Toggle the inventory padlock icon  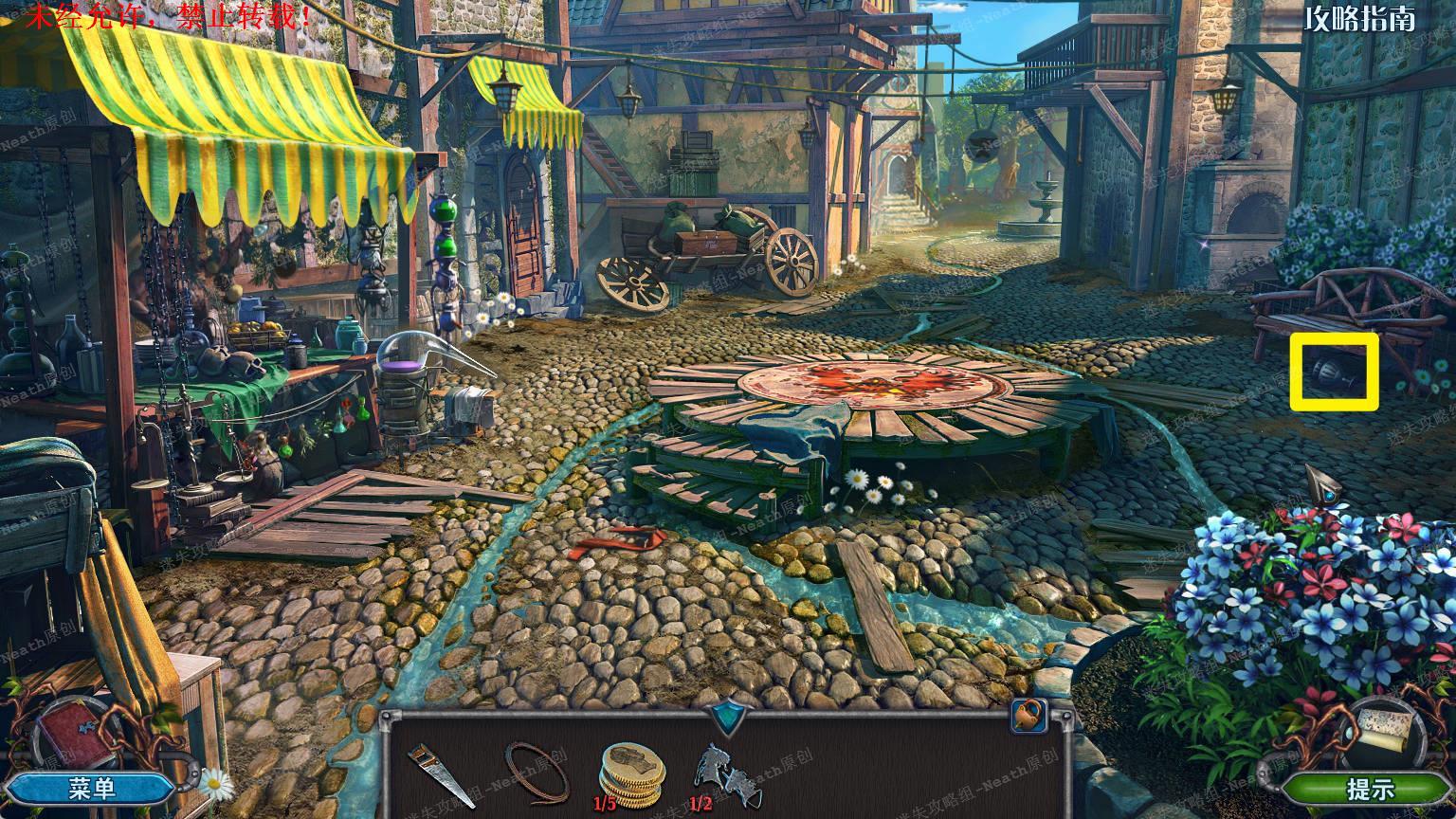(1028, 715)
